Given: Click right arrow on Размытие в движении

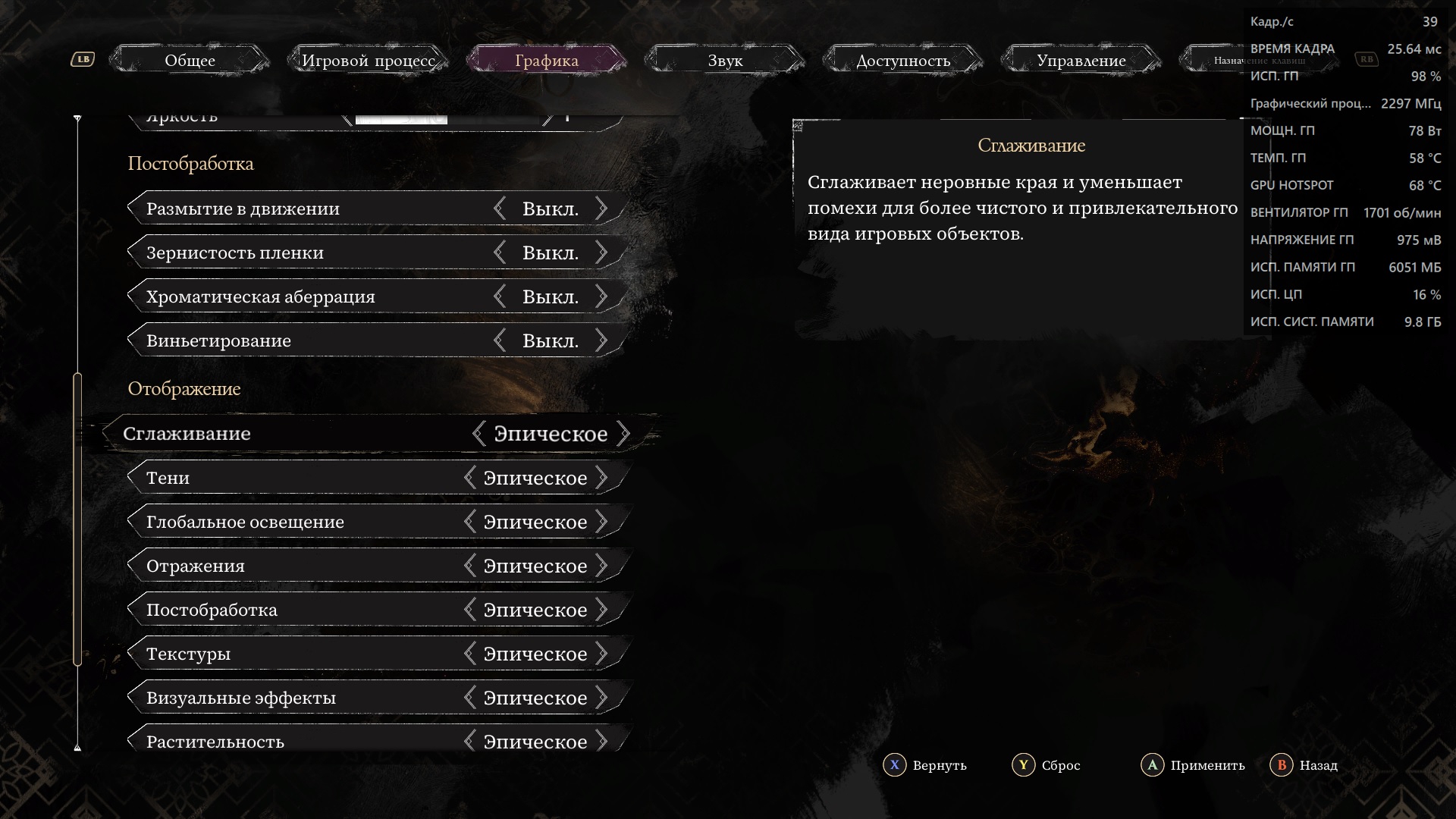Looking at the screenshot, I should [x=601, y=209].
